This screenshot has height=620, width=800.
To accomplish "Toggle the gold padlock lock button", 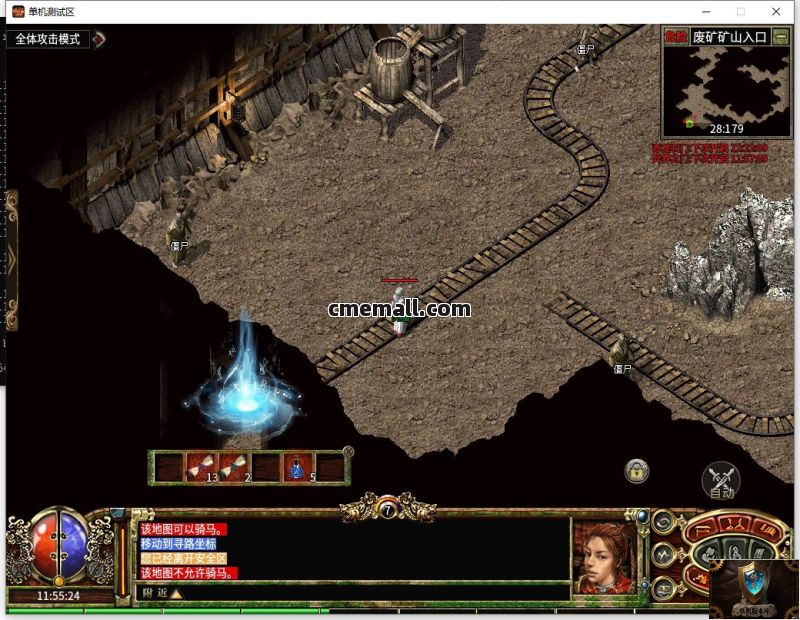I will click(636, 470).
